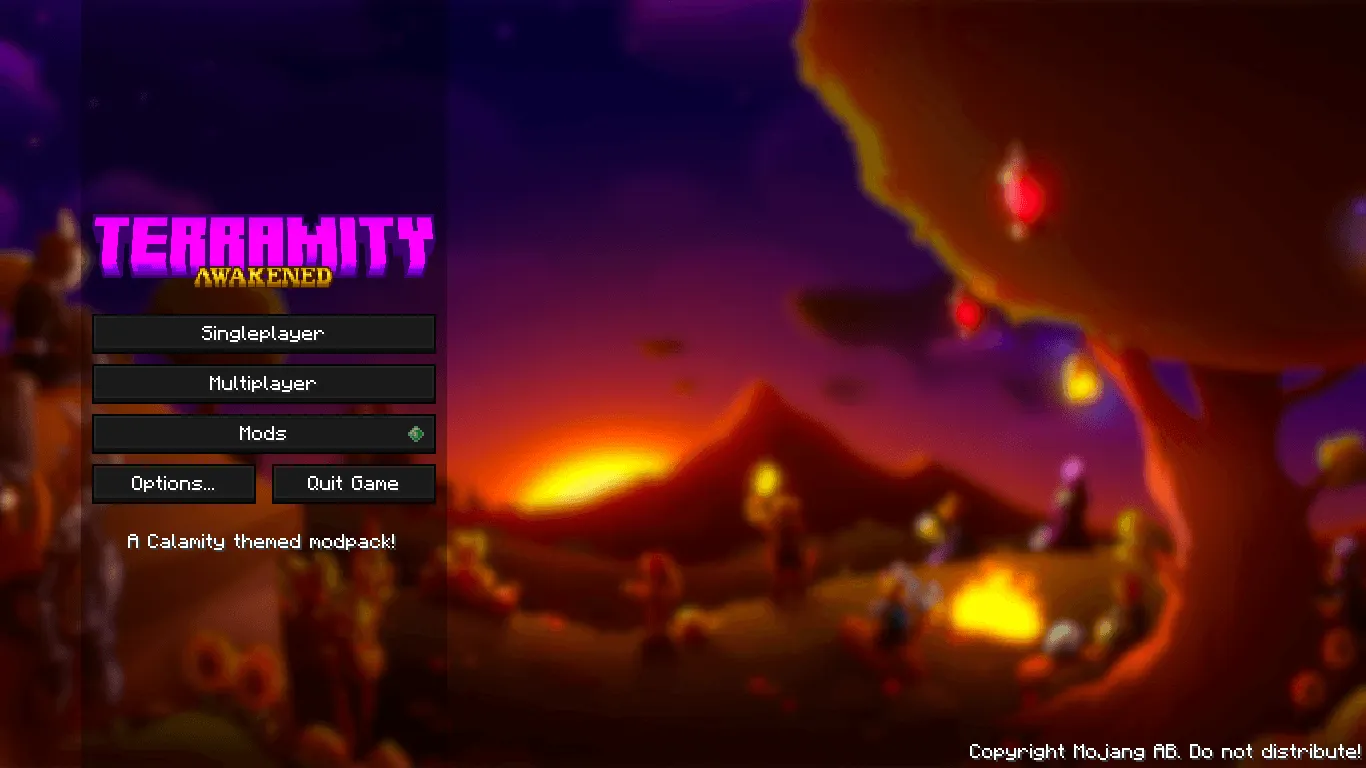Open the Mods list

(264, 433)
